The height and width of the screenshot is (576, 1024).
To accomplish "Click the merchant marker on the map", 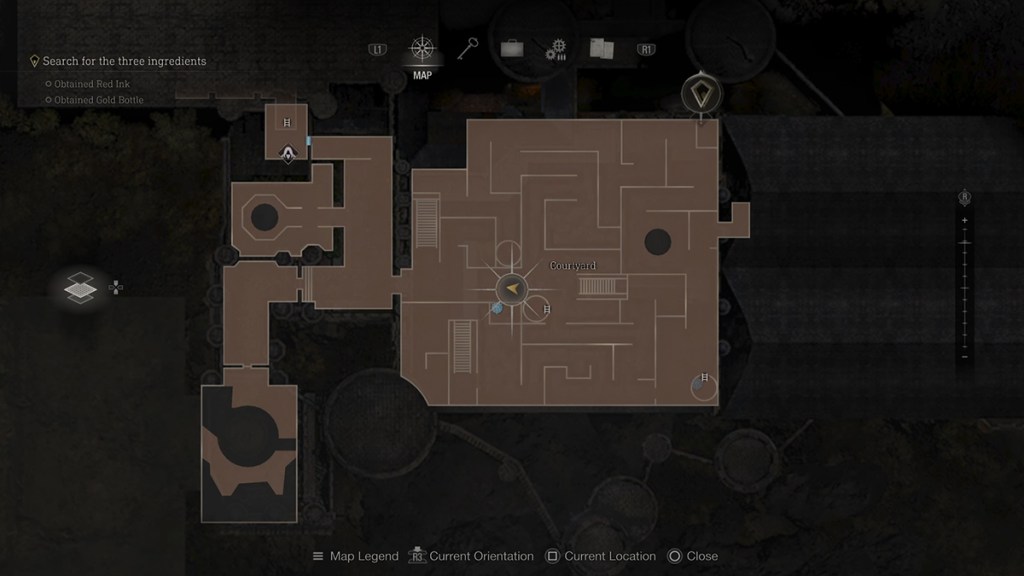I will (288, 154).
